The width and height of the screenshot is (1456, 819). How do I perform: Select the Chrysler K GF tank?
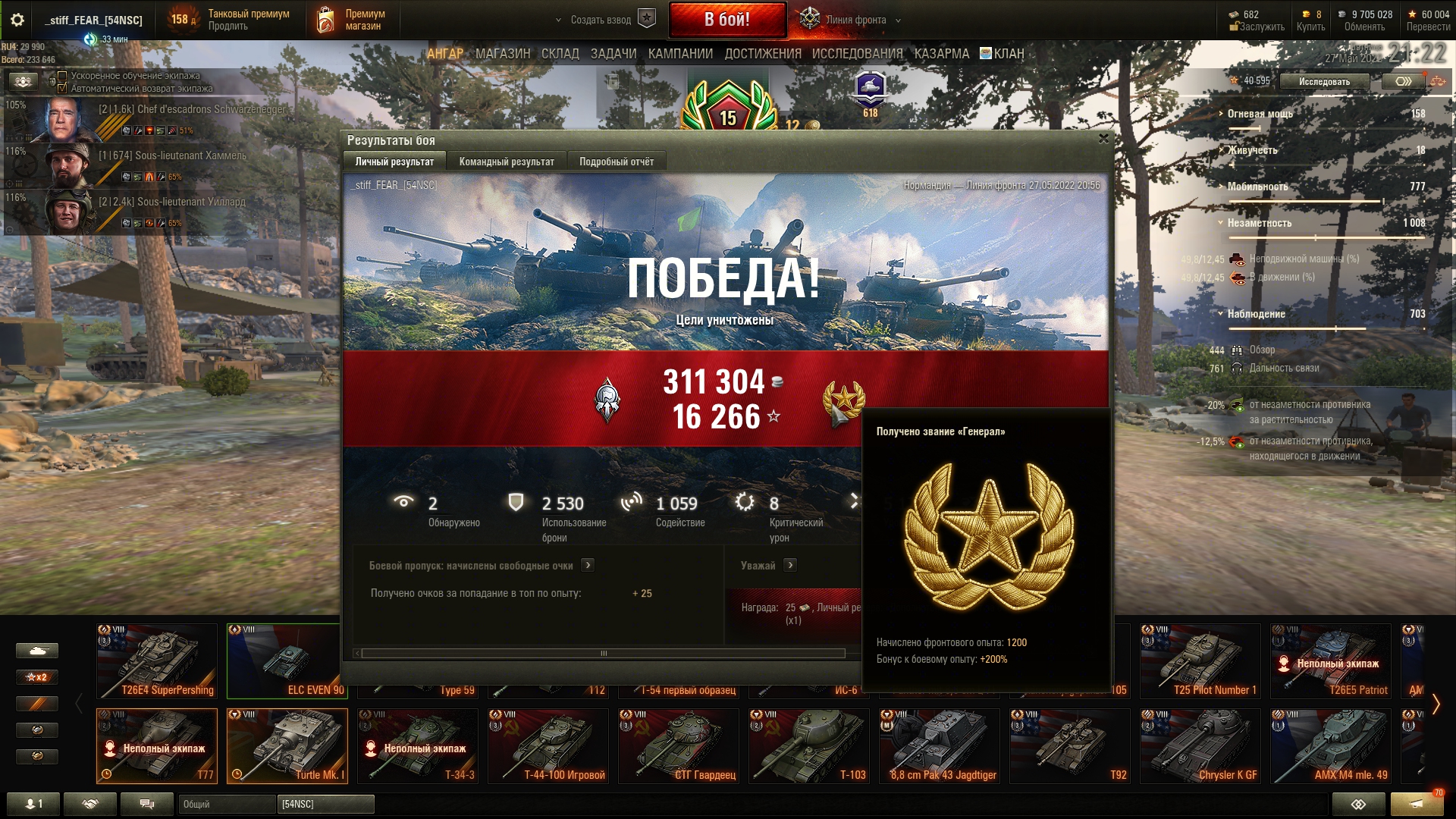[x=1200, y=745]
